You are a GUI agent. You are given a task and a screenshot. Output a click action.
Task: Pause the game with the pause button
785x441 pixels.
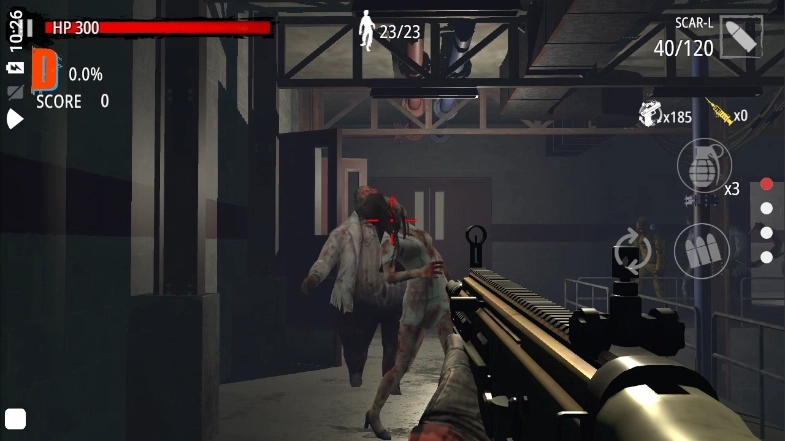tap(29, 27)
